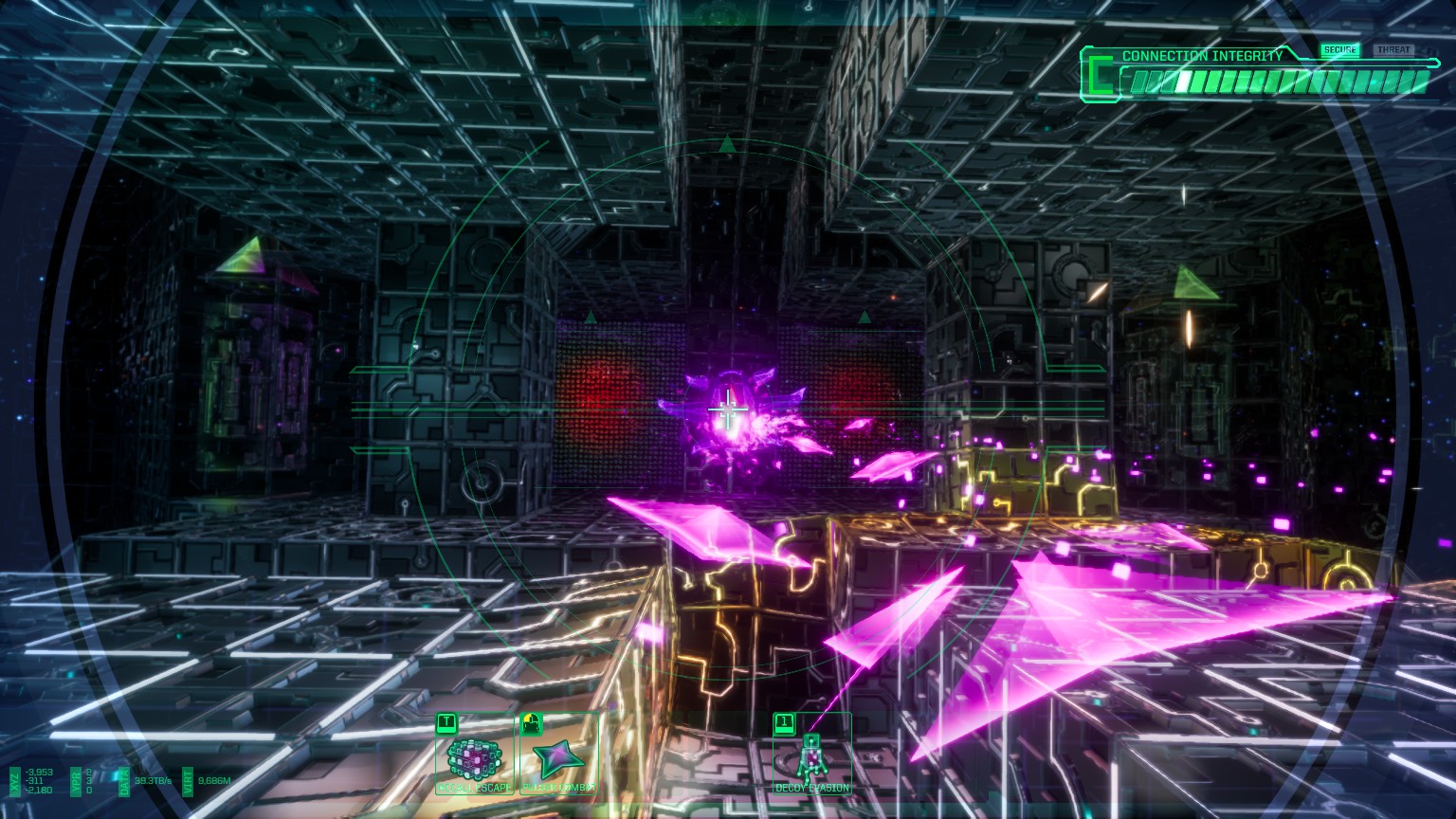Open the Connection Integrity header panel
Image resolution: width=1456 pixels, height=819 pixels.
(x=1199, y=56)
